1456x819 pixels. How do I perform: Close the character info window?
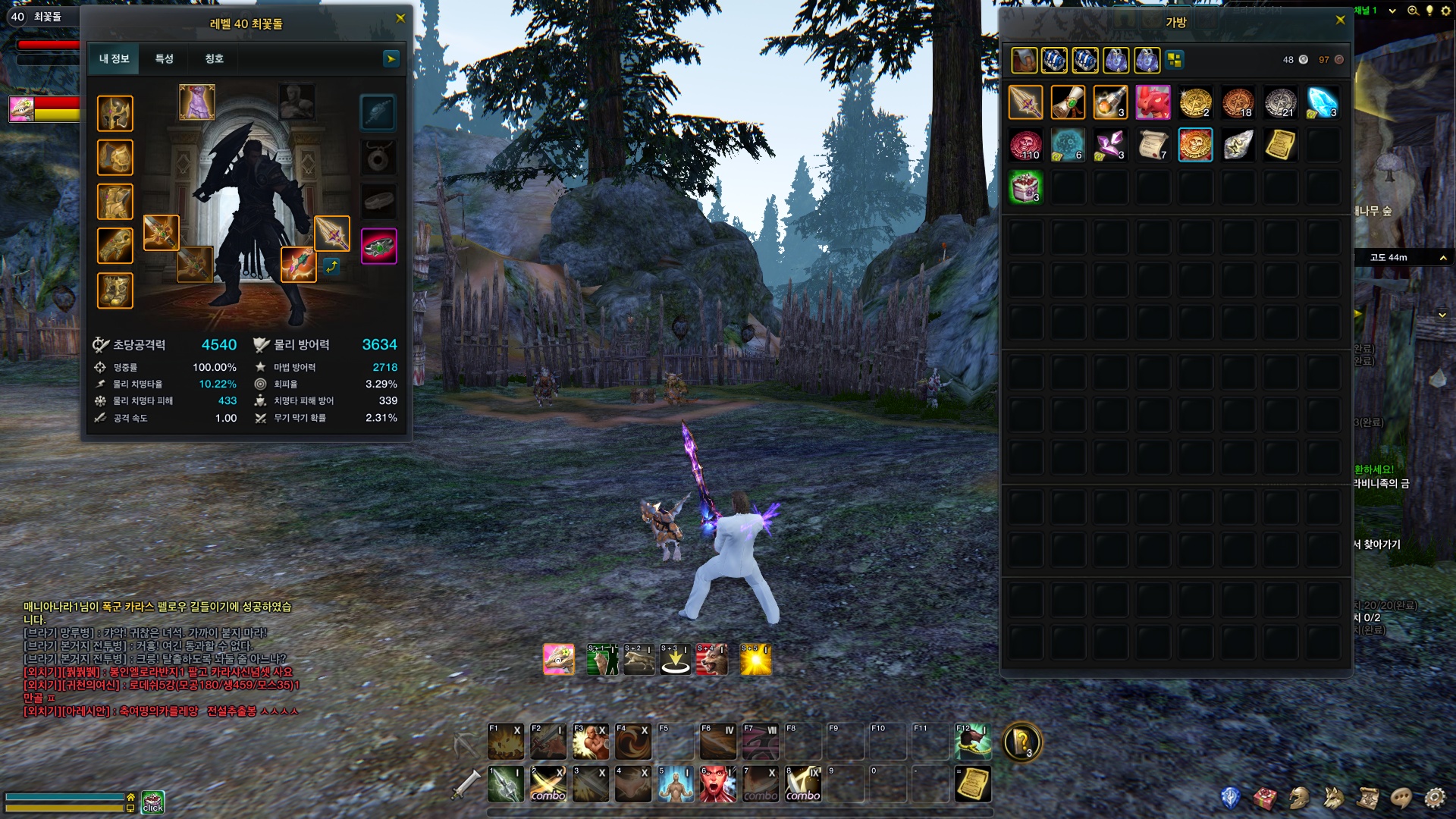point(400,18)
